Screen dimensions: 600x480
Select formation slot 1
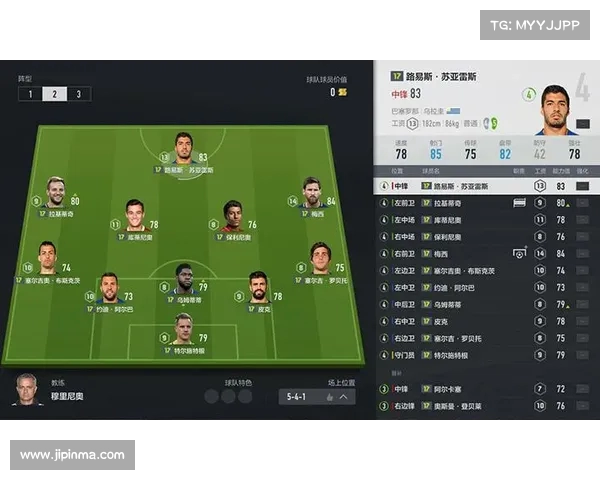(30, 94)
